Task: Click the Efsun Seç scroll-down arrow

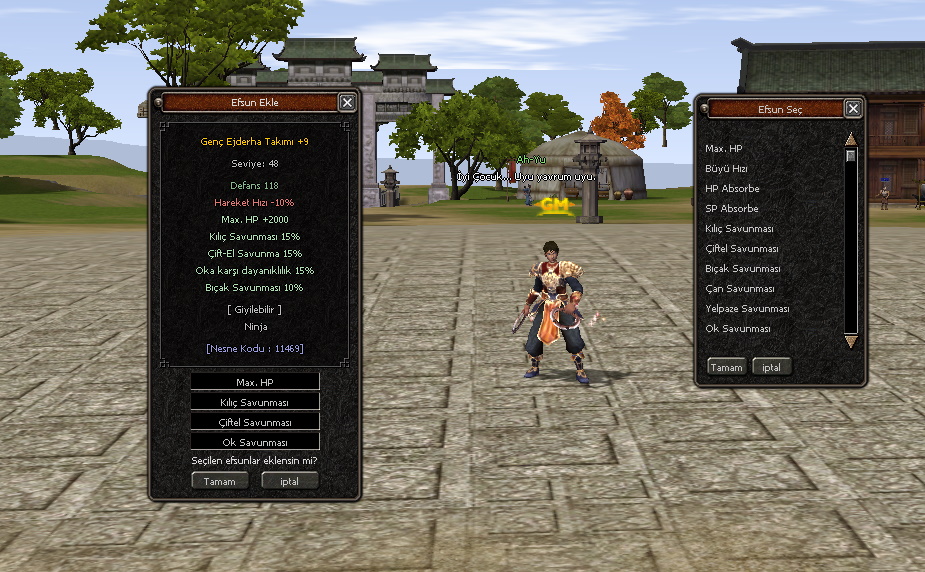Action: click(x=851, y=341)
